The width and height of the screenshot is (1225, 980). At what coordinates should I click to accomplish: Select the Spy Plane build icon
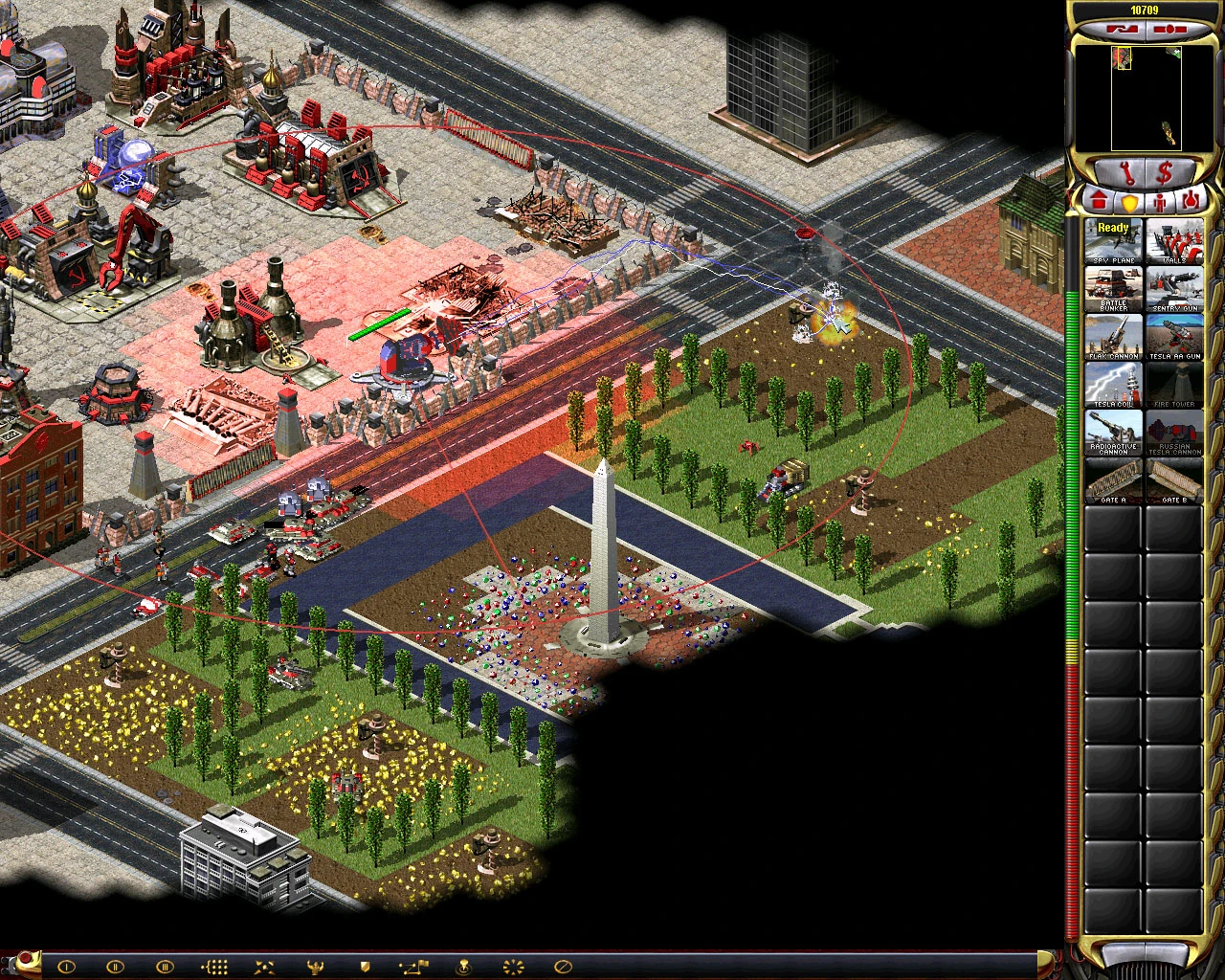point(1111,241)
